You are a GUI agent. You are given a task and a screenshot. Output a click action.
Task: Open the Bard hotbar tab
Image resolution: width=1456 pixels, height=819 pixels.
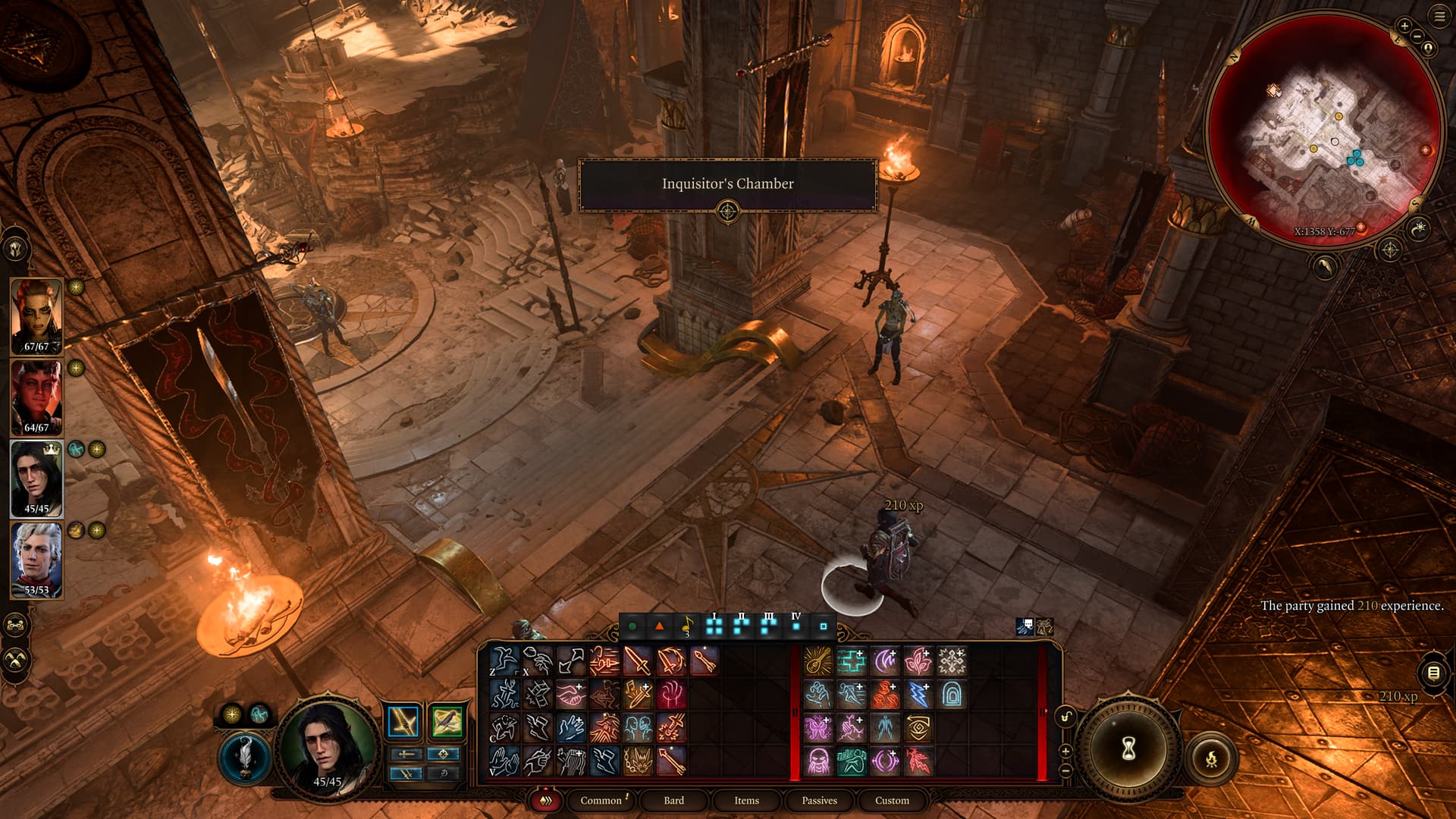coord(673,800)
